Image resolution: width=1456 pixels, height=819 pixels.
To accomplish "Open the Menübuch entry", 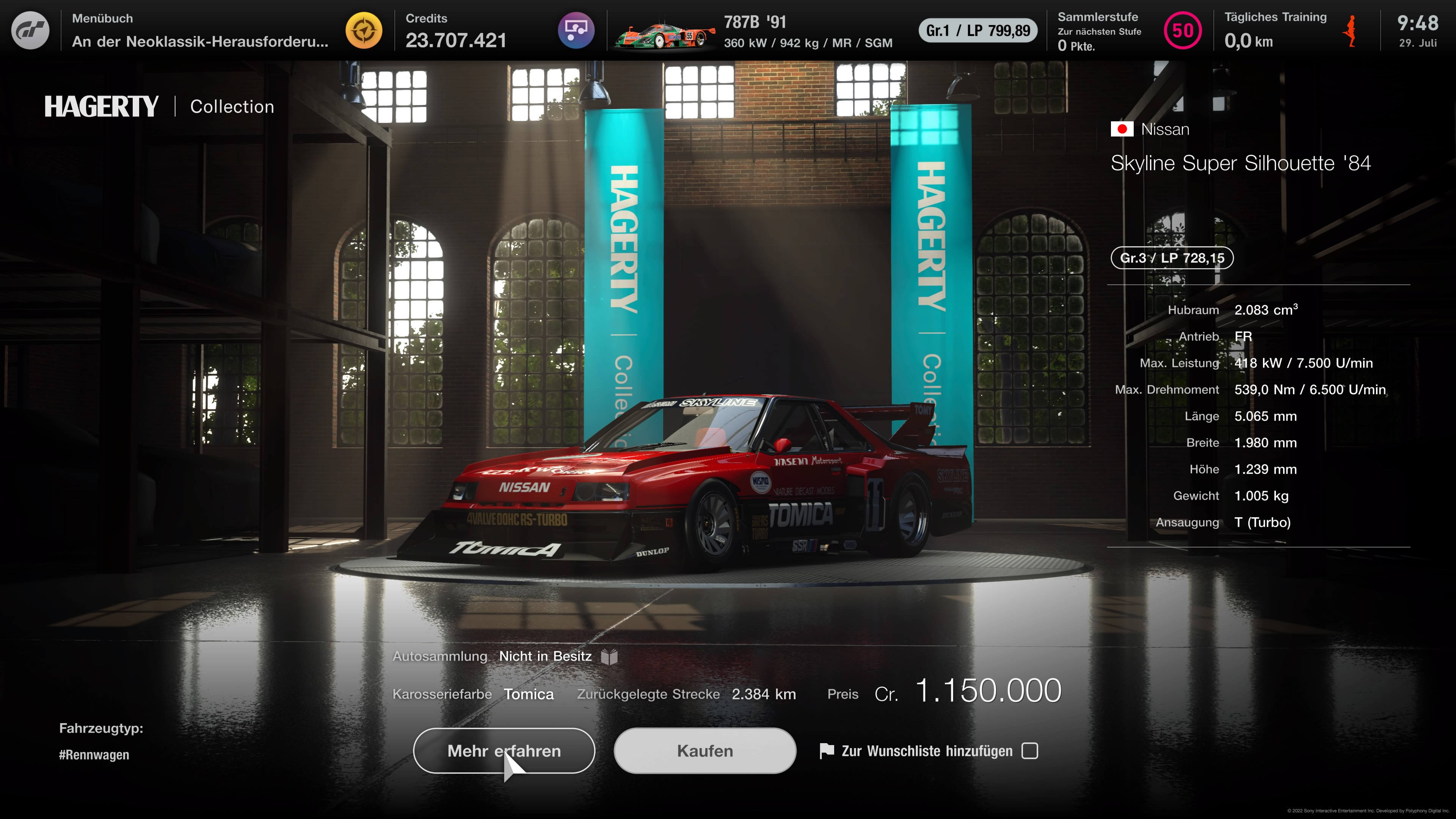I will tap(199, 30).
